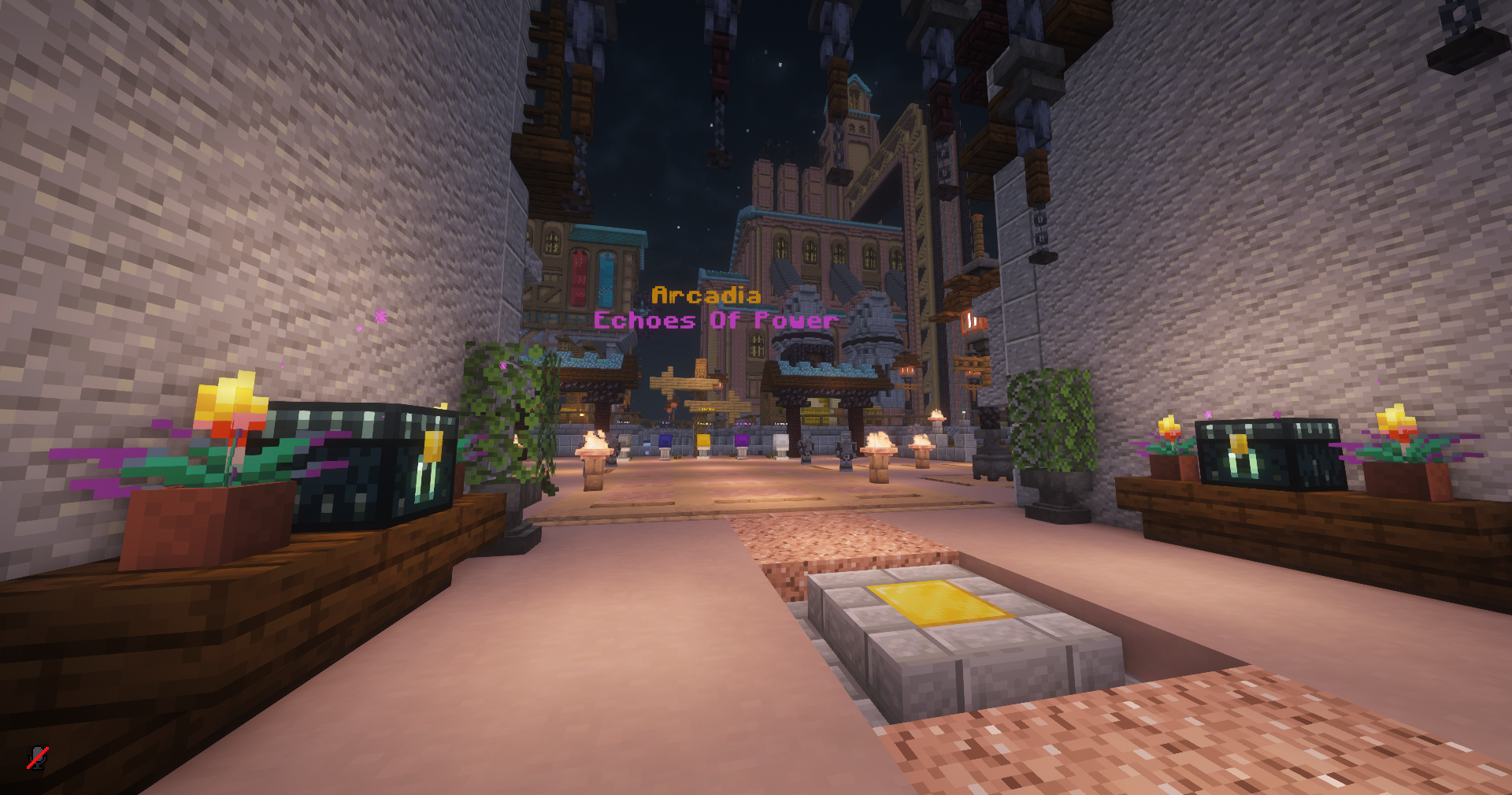
Task: Click the muted microphone voice chat icon
Action: 37,757
